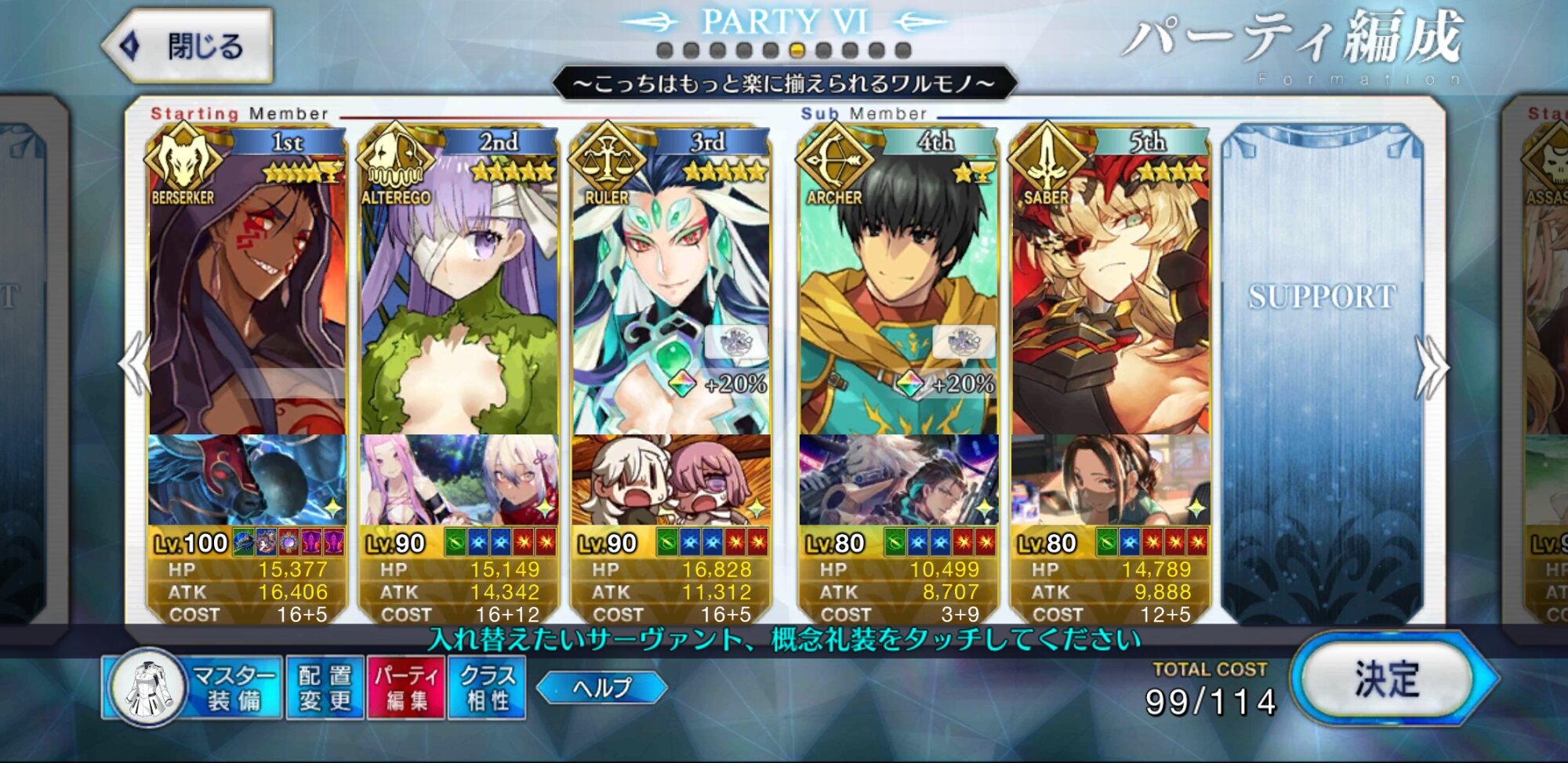Image resolution: width=1568 pixels, height=763 pixels.
Task: Open the position change (配置変更) option
Action: (x=325, y=688)
